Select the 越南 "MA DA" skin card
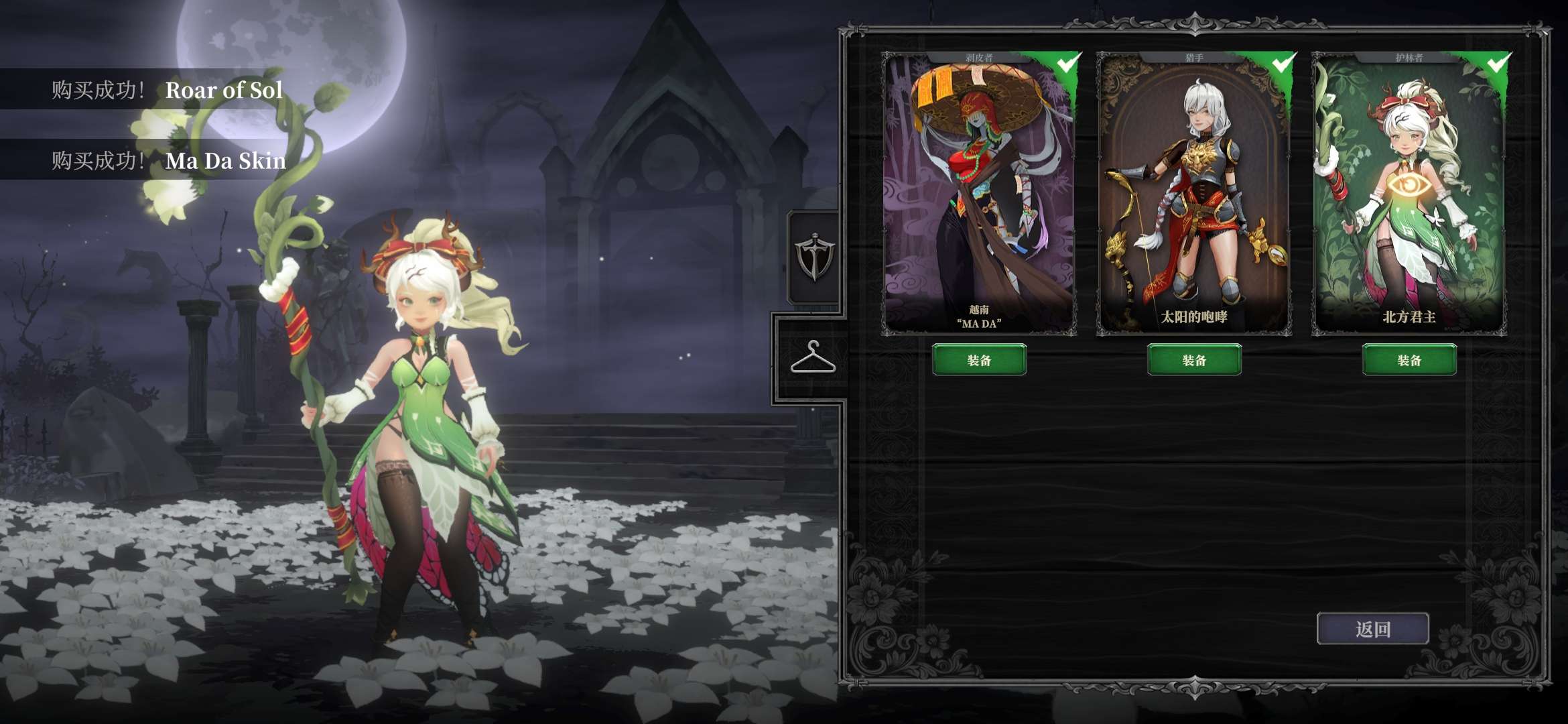The image size is (1568, 724). click(979, 193)
